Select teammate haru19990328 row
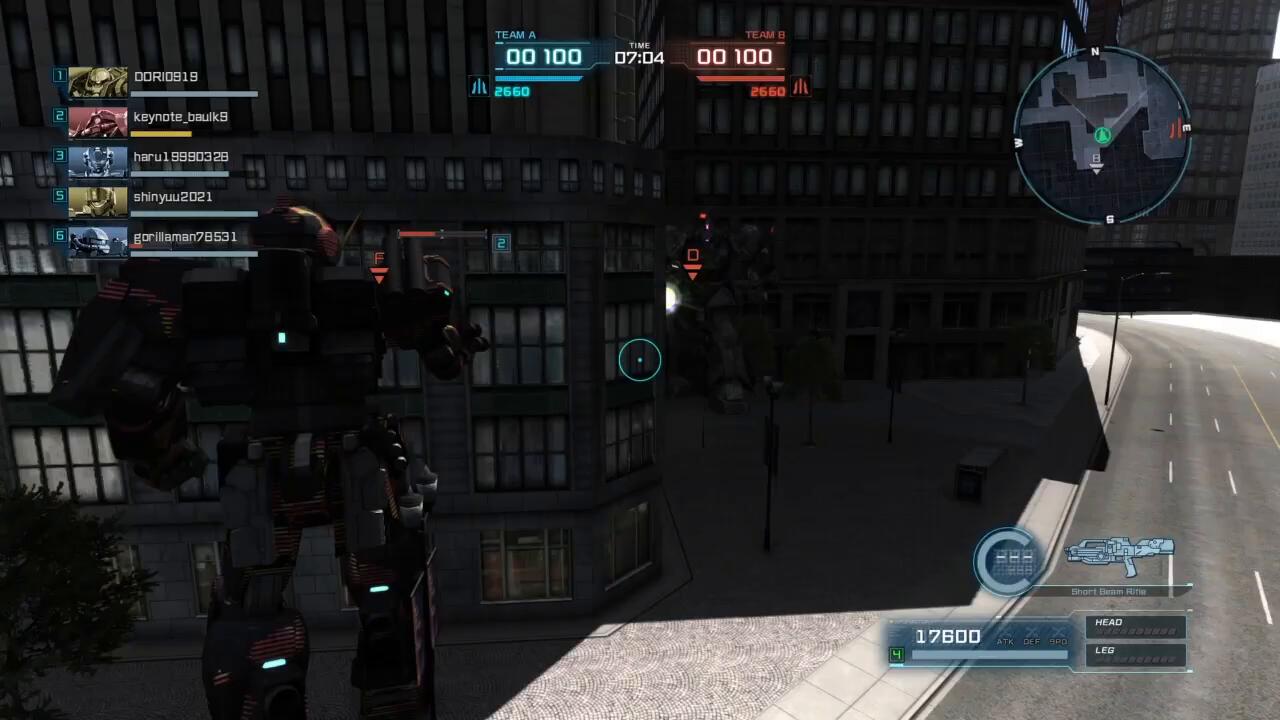Screen dimensions: 1280x720 (180, 158)
